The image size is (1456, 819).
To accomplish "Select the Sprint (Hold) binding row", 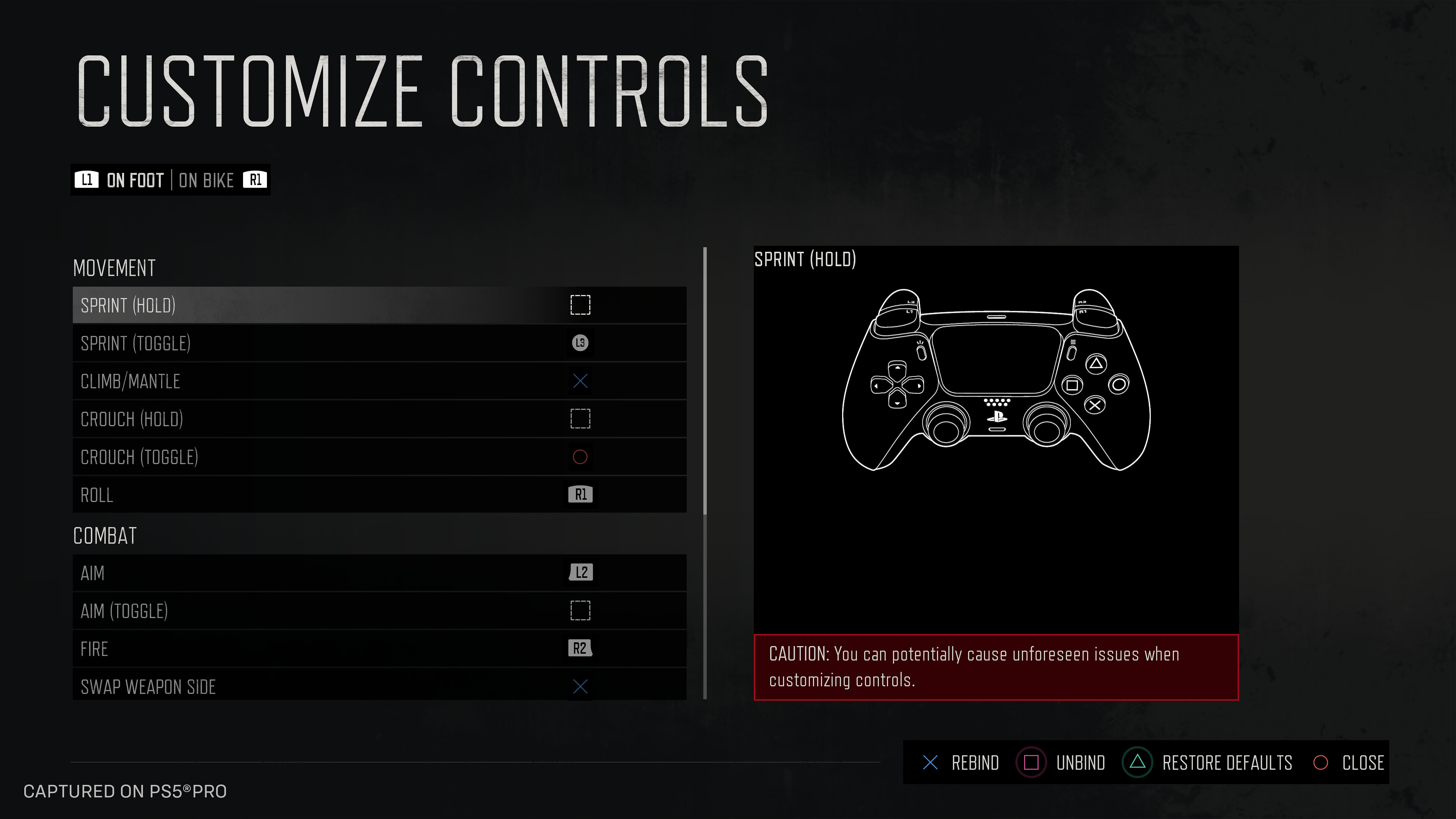I will pos(379,305).
